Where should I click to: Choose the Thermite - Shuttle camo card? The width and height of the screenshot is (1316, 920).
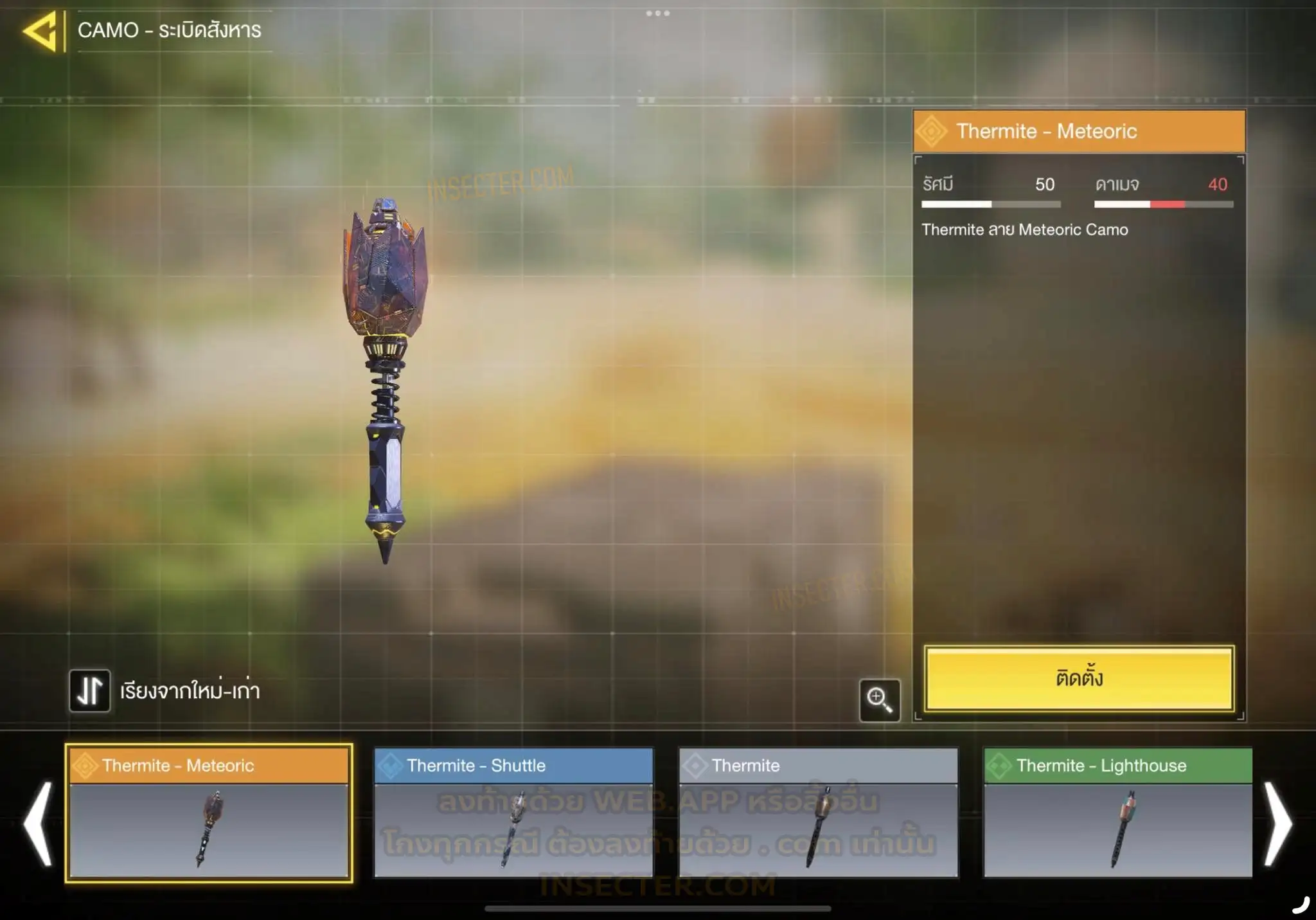[513, 813]
